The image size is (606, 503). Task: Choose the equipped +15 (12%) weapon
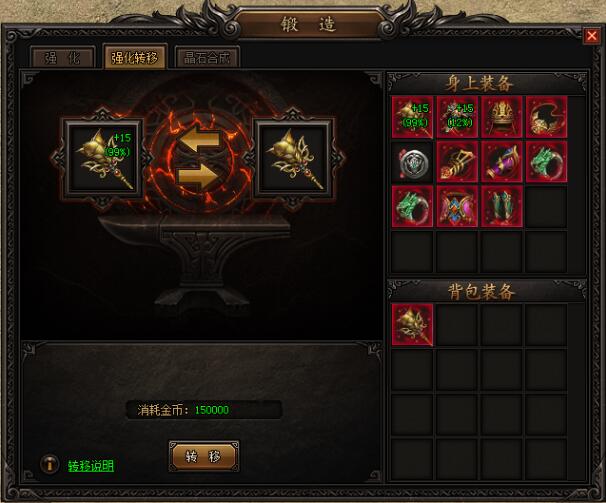(x=456, y=116)
